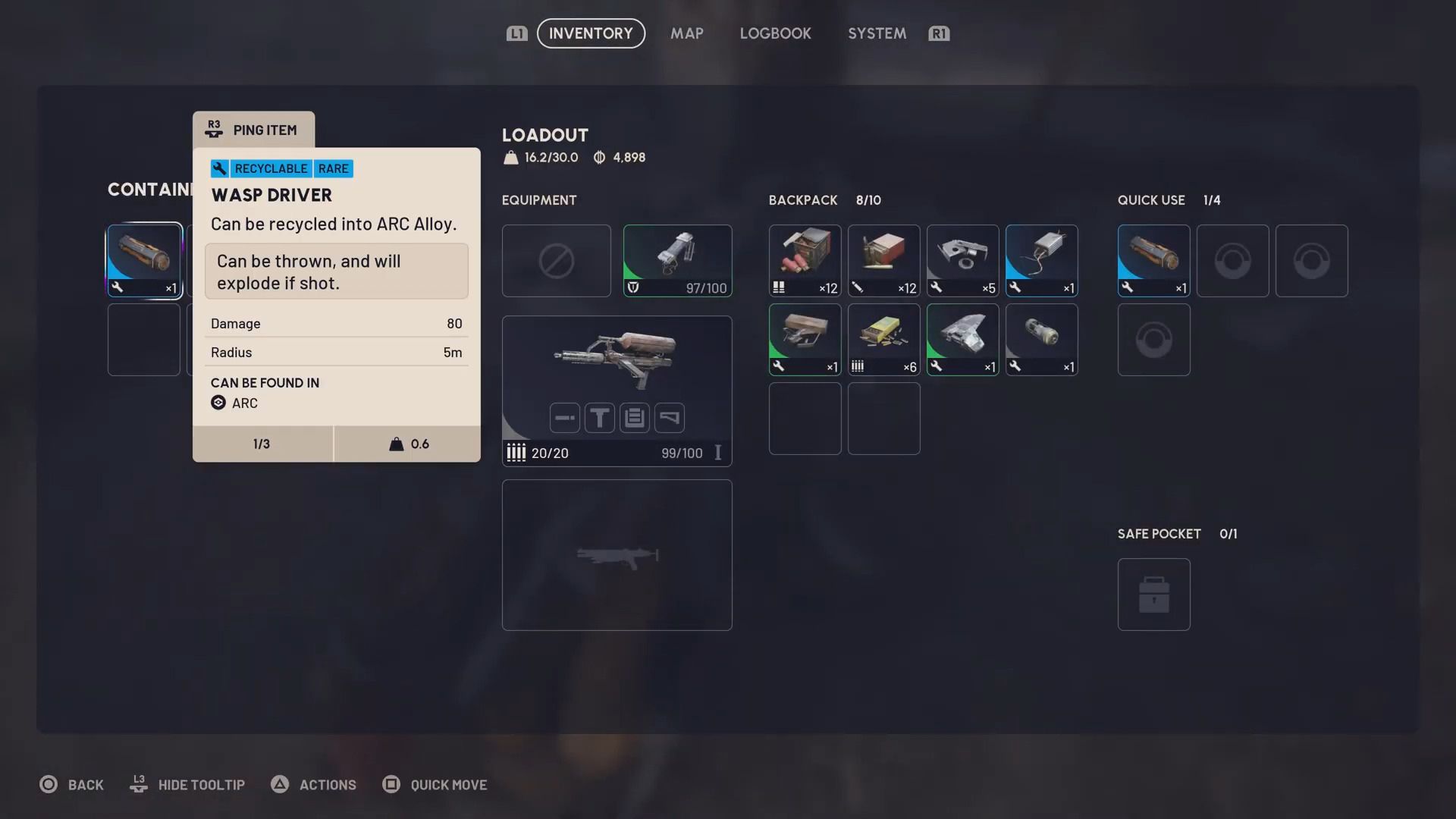Screen dimensions: 1456x819
Task: Select the stock attachment icon on the weapon
Action: pos(670,417)
